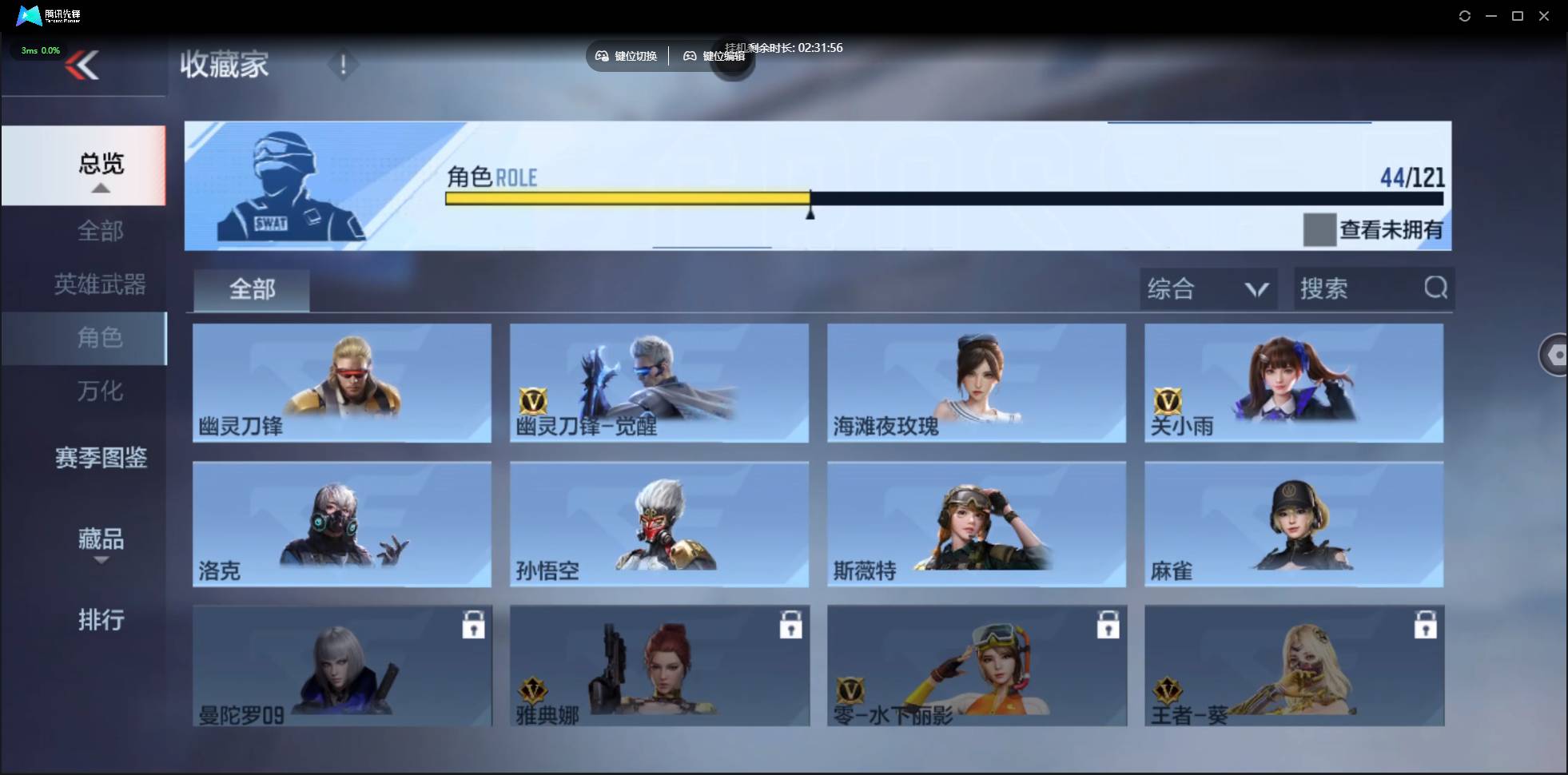
Task: Select the 孙悟空 character card
Action: [x=657, y=525]
